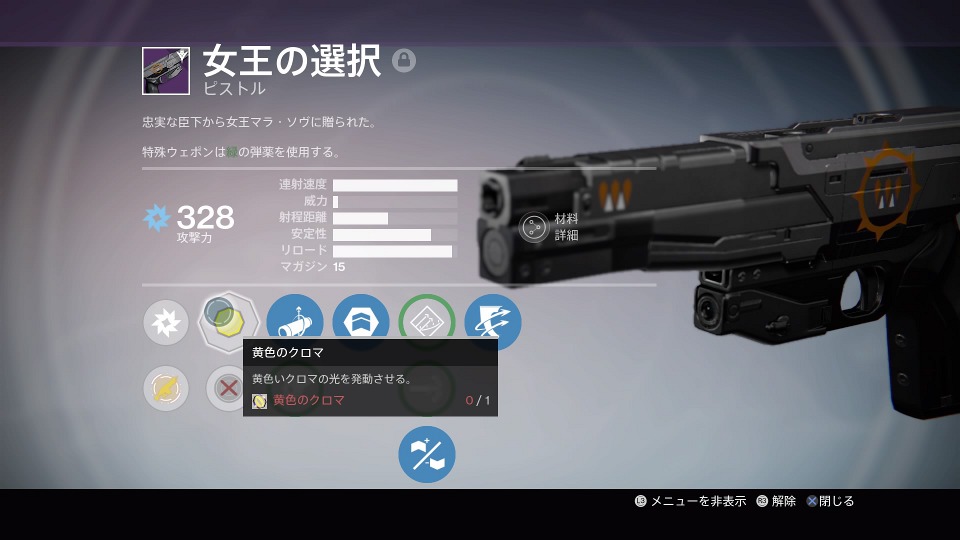Choose the barrel scope upgrade perk

295,322
